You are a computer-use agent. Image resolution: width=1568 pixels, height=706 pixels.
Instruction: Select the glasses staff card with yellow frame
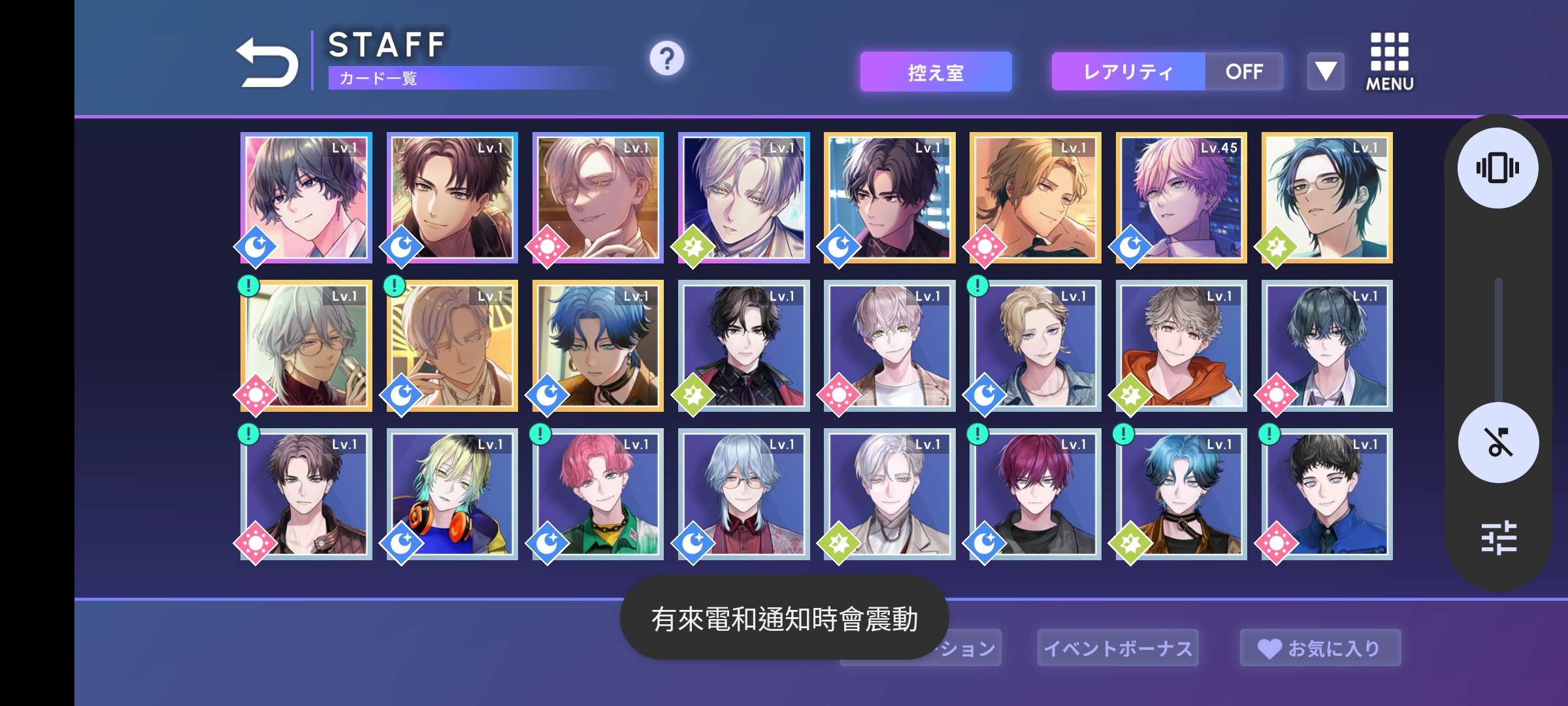click(1327, 197)
